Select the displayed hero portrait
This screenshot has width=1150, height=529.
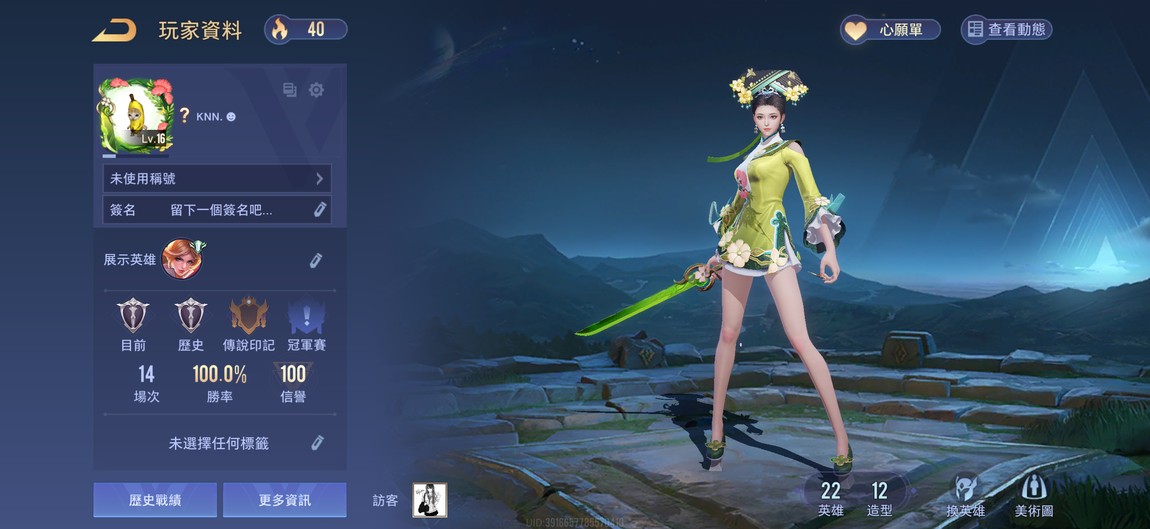coord(183,259)
